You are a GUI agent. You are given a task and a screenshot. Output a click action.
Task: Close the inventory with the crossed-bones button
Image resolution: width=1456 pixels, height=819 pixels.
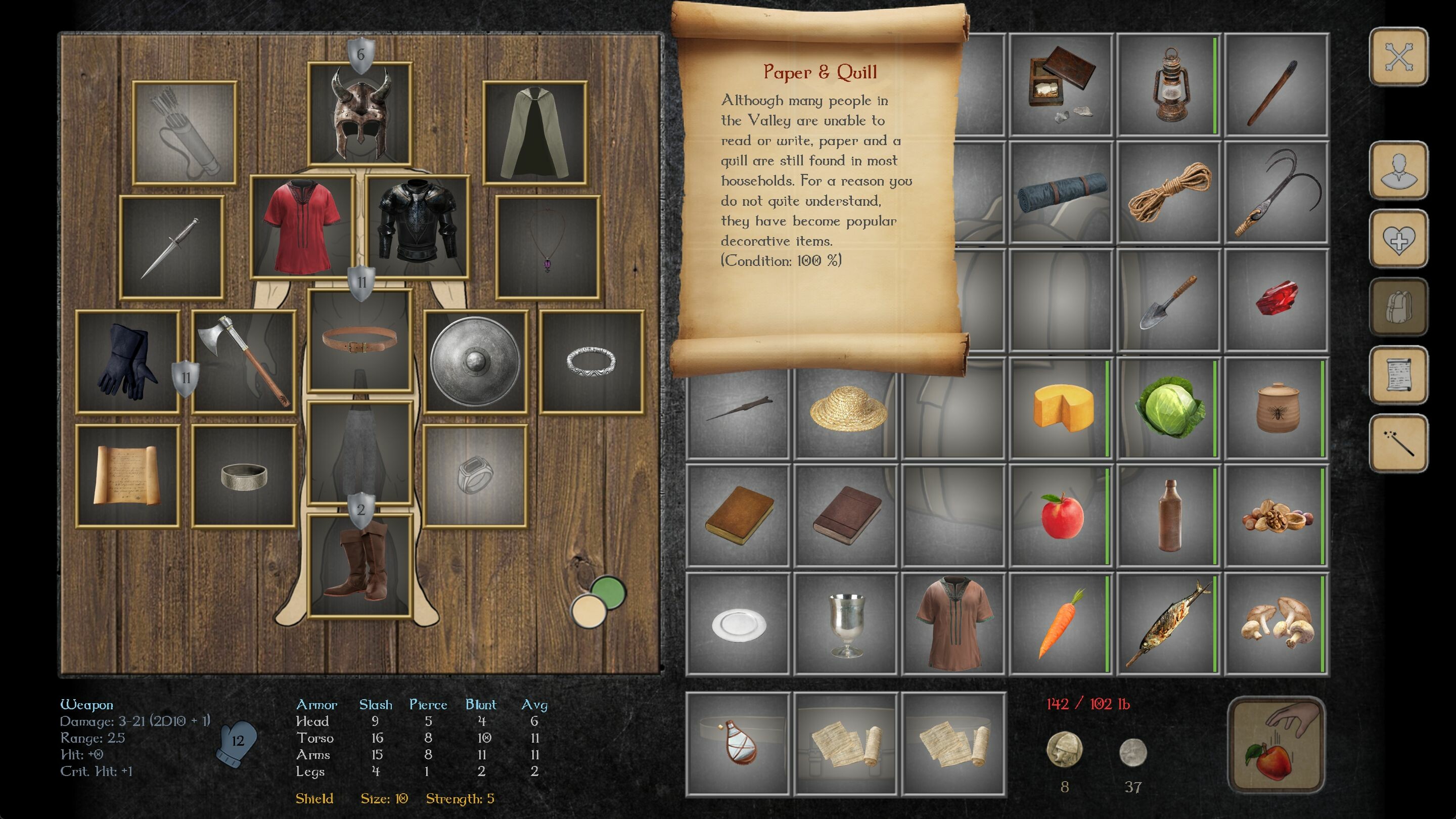(1398, 57)
